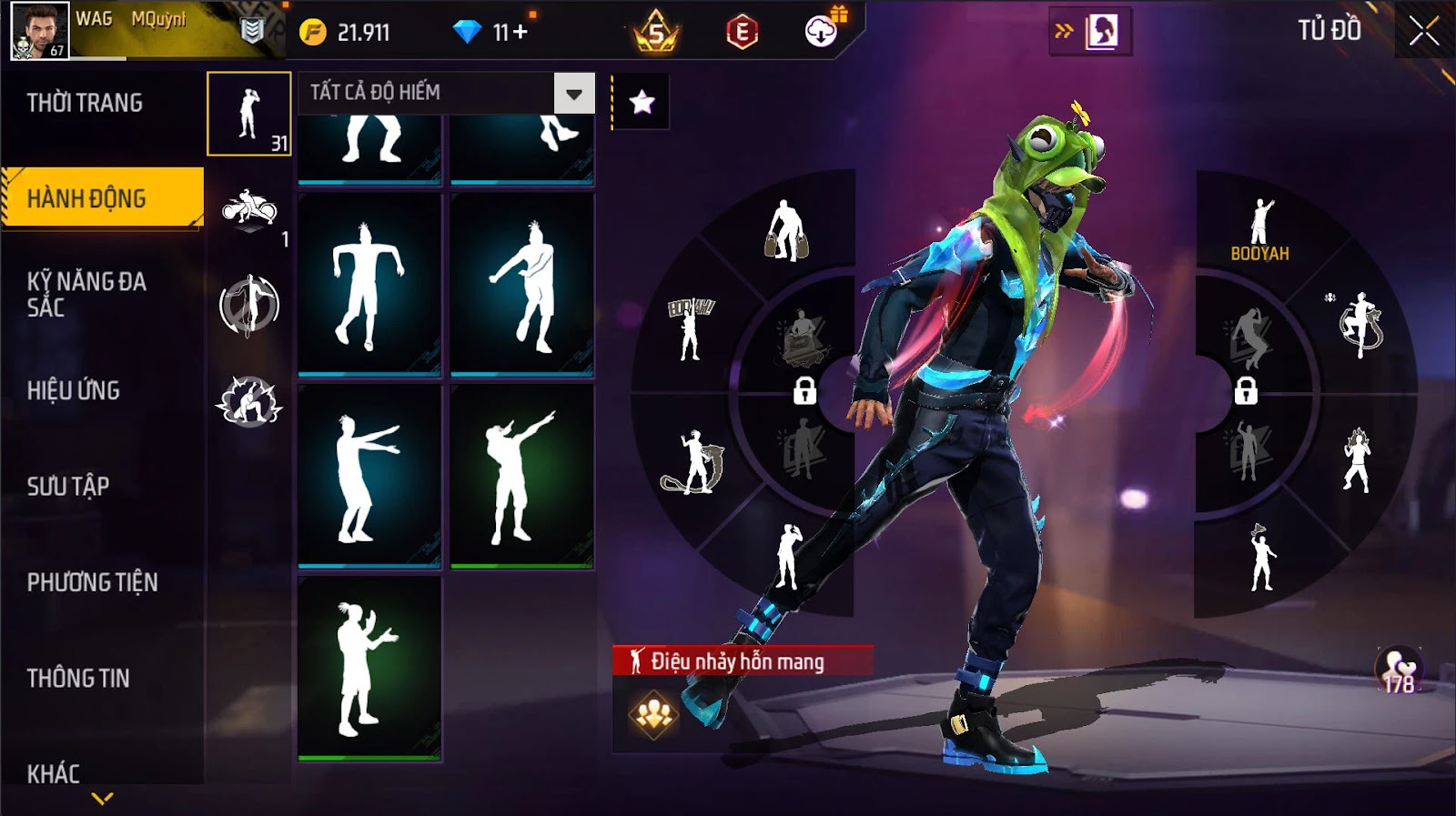This screenshot has height=816, width=1456.
Task: Open the player profile avatar
Action: [x=39, y=31]
